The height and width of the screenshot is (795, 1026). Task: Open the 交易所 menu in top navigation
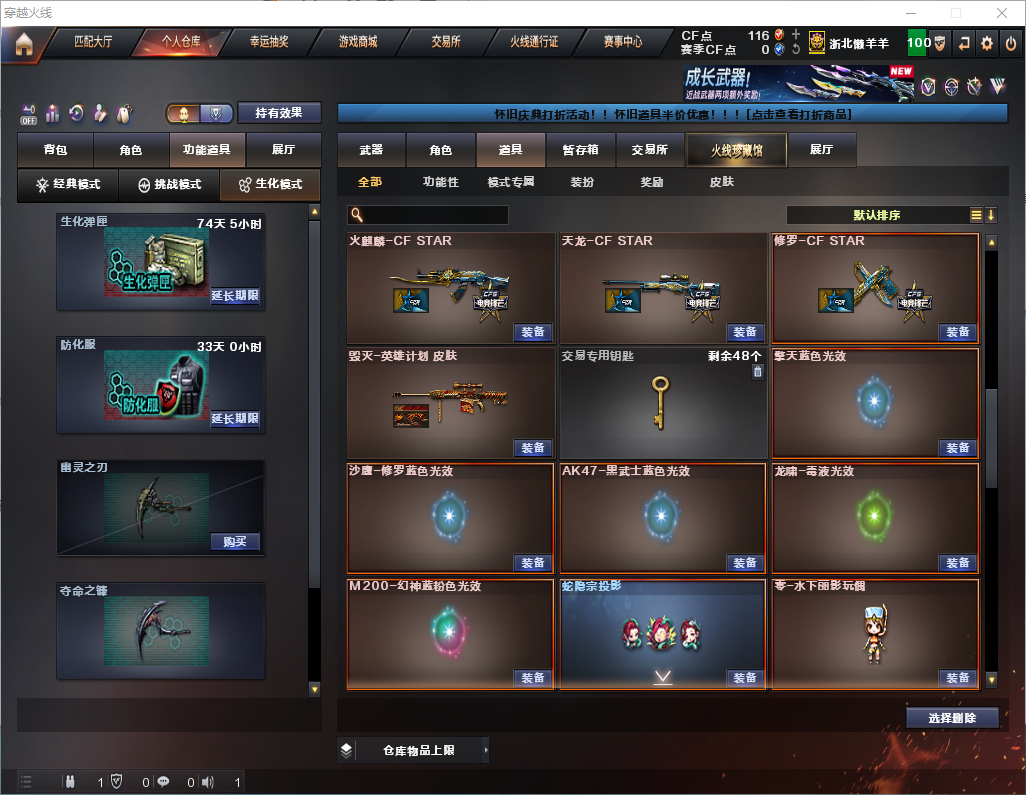click(446, 42)
